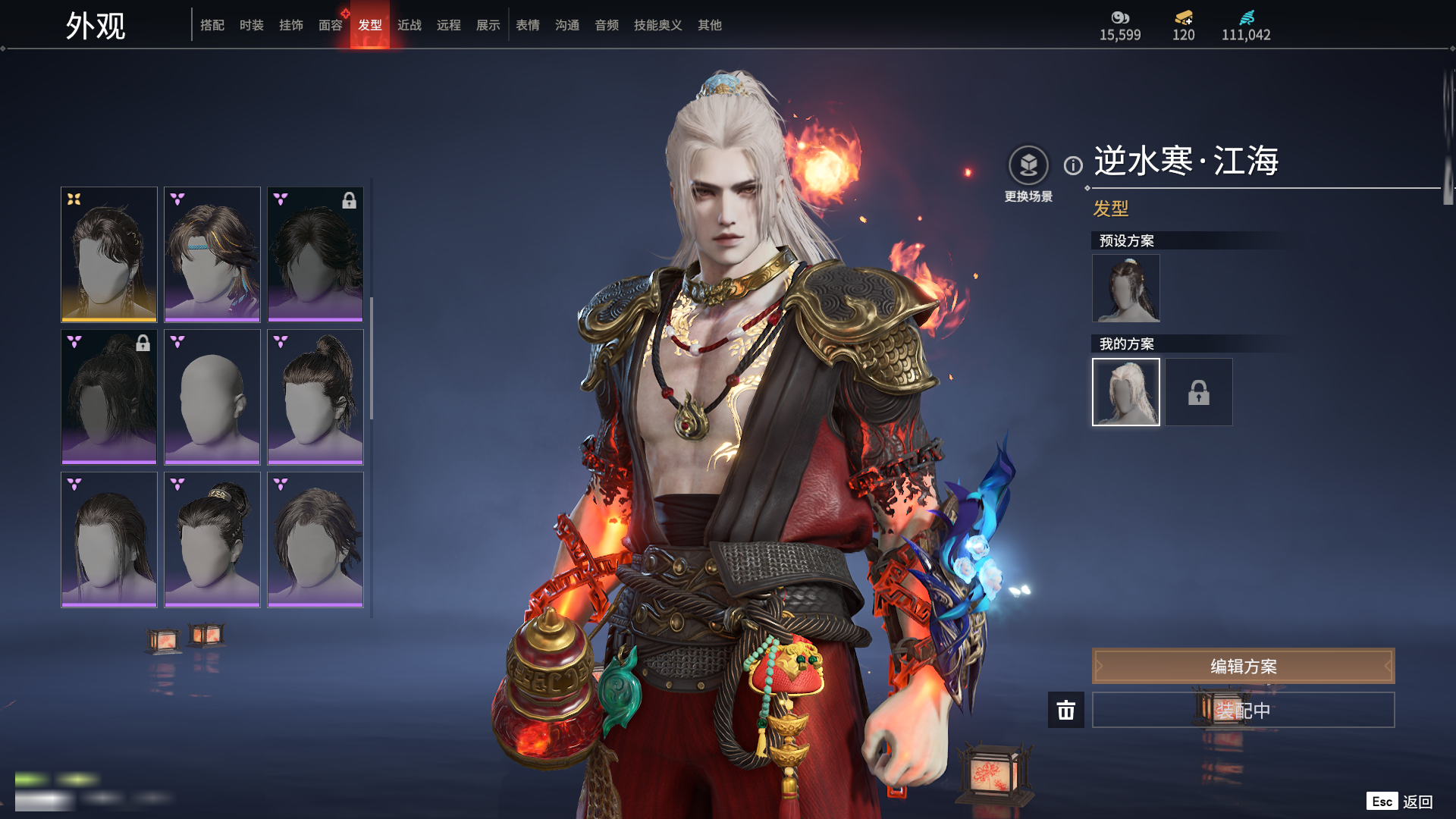The height and width of the screenshot is (819, 1456).
Task: Open the 时装 outfit tab
Action: 252,25
